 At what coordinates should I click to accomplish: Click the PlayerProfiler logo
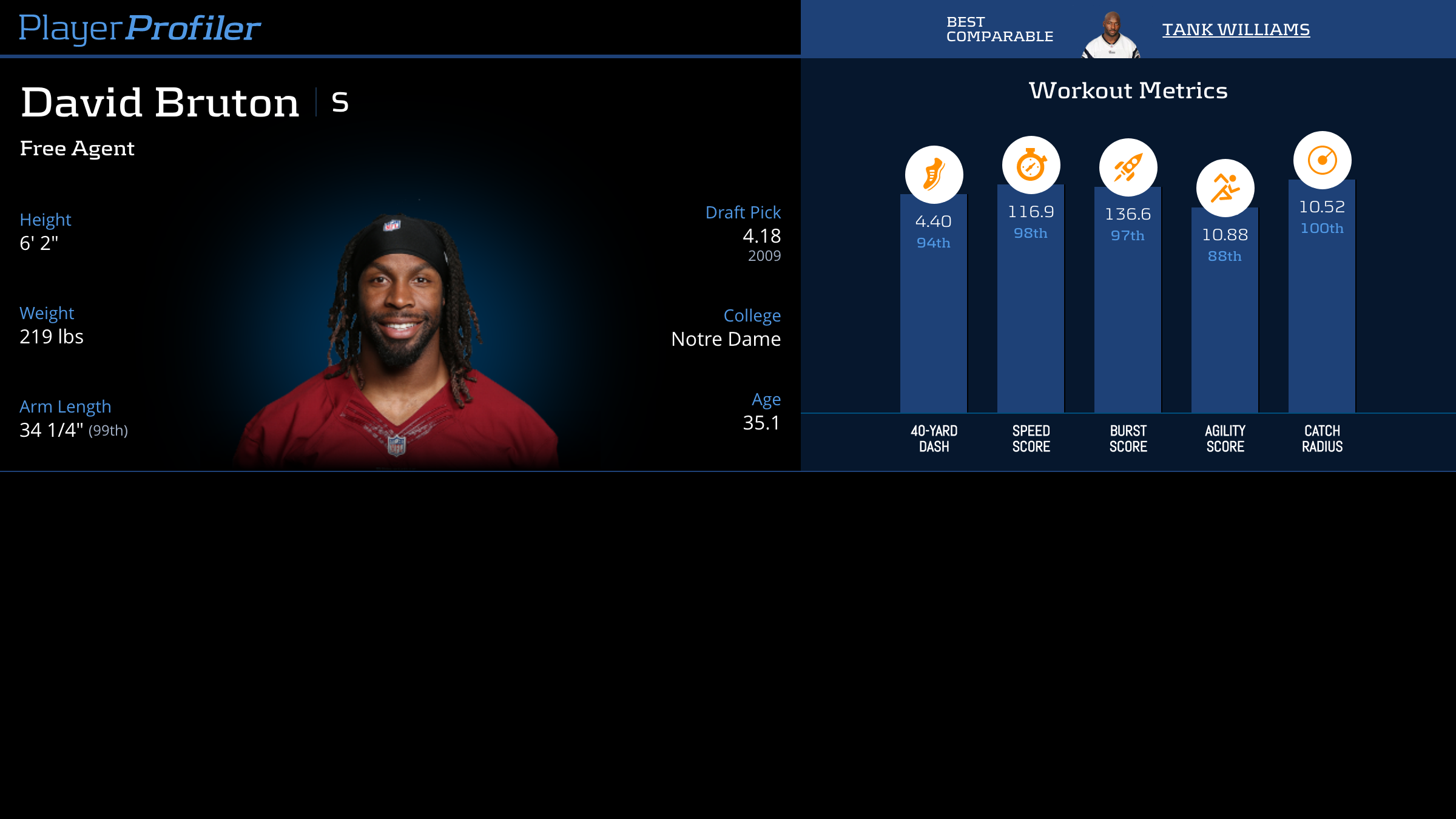(140, 29)
